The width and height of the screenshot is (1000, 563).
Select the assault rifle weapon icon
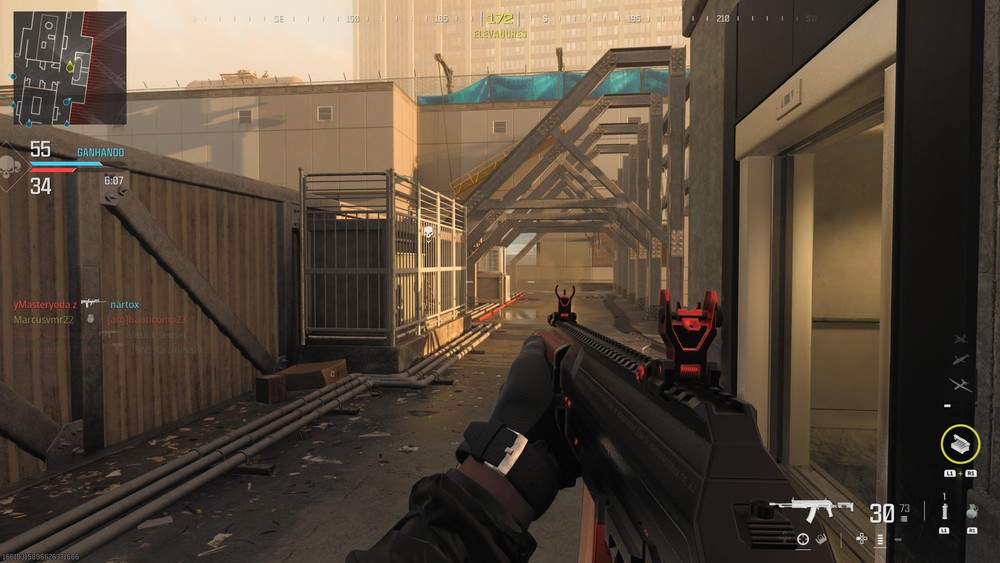[x=819, y=508]
